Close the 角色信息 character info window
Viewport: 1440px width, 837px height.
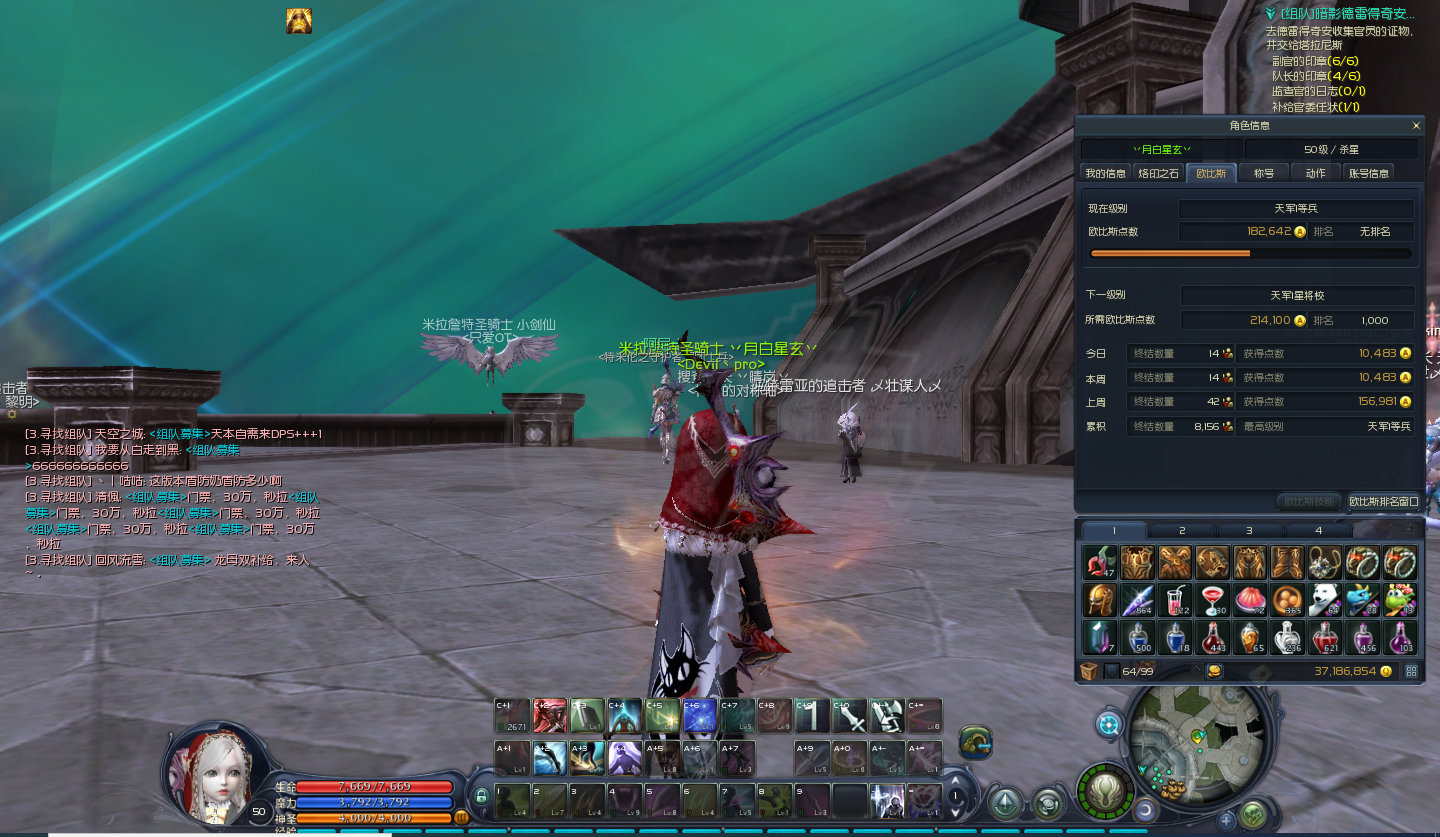point(1415,126)
